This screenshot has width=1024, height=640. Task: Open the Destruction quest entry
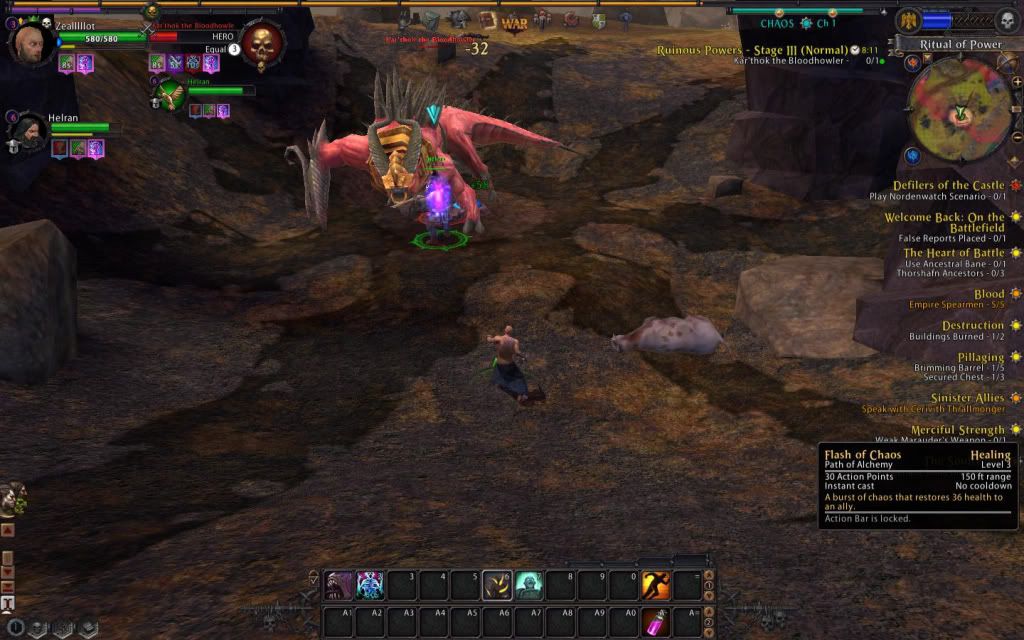coord(972,325)
